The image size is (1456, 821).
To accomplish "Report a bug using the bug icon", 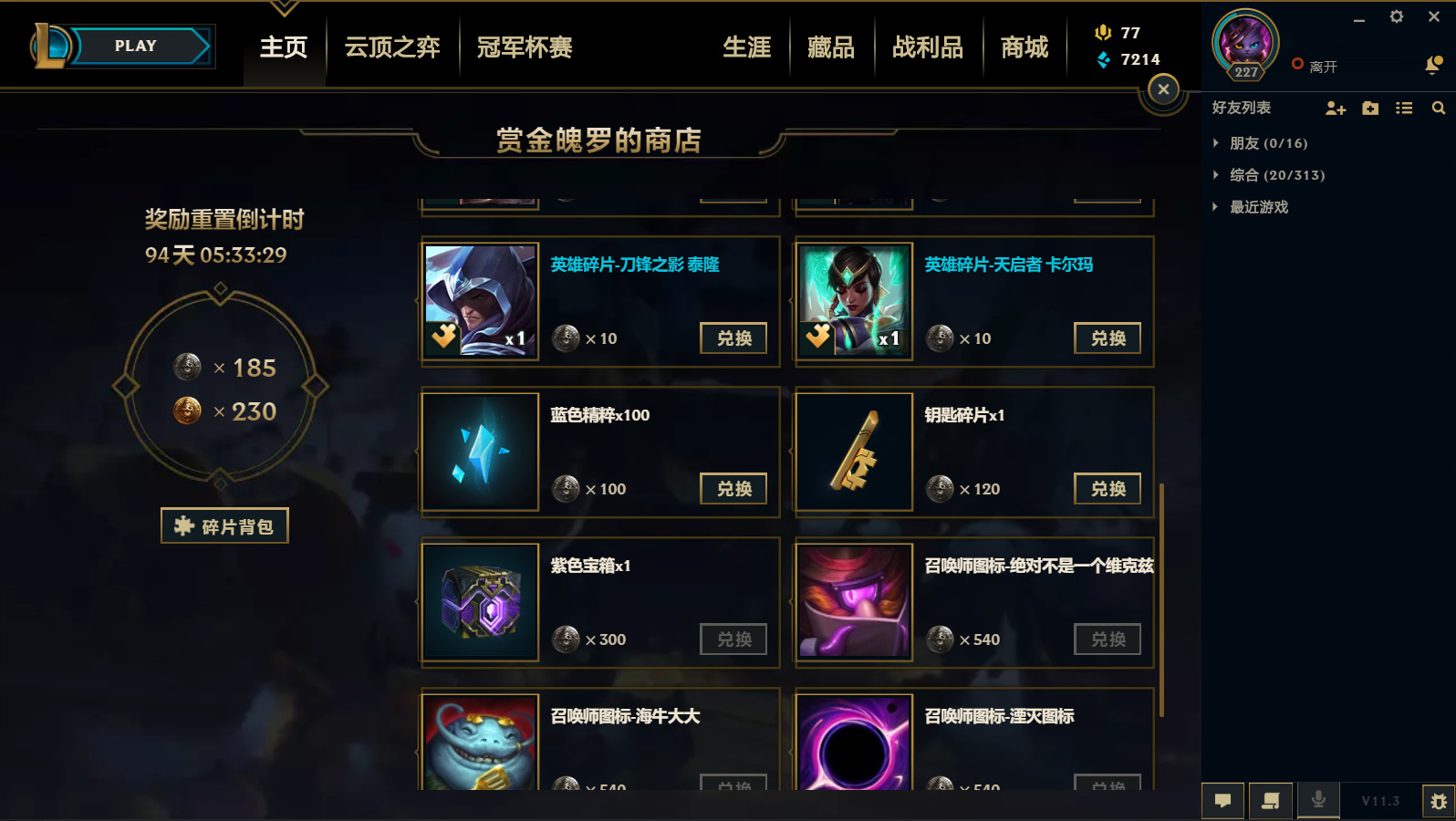I will (x=1439, y=800).
